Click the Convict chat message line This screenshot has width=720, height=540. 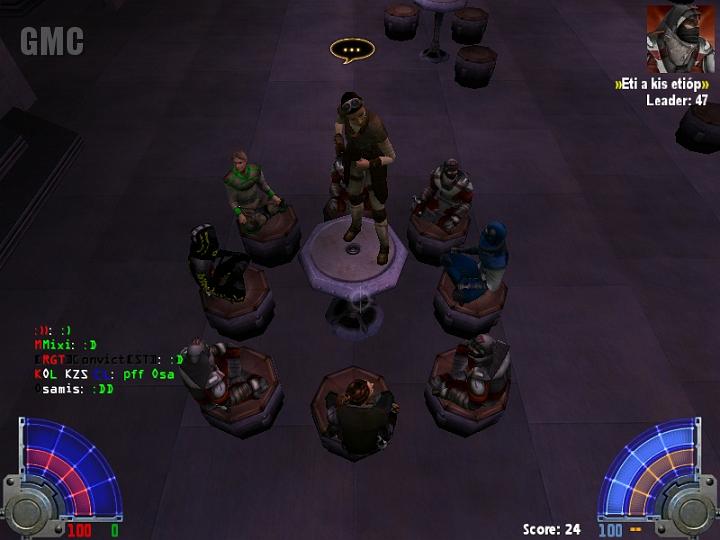108,359
